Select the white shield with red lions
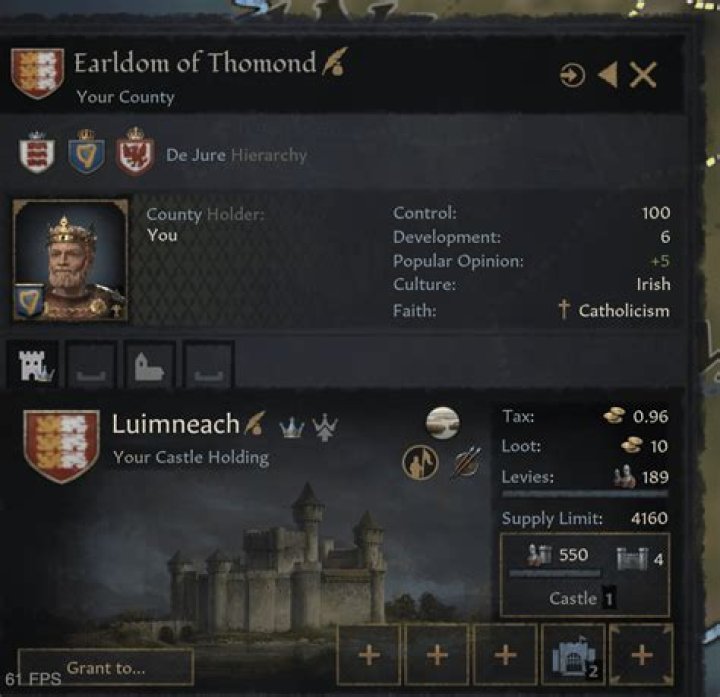 (x=37, y=154)
